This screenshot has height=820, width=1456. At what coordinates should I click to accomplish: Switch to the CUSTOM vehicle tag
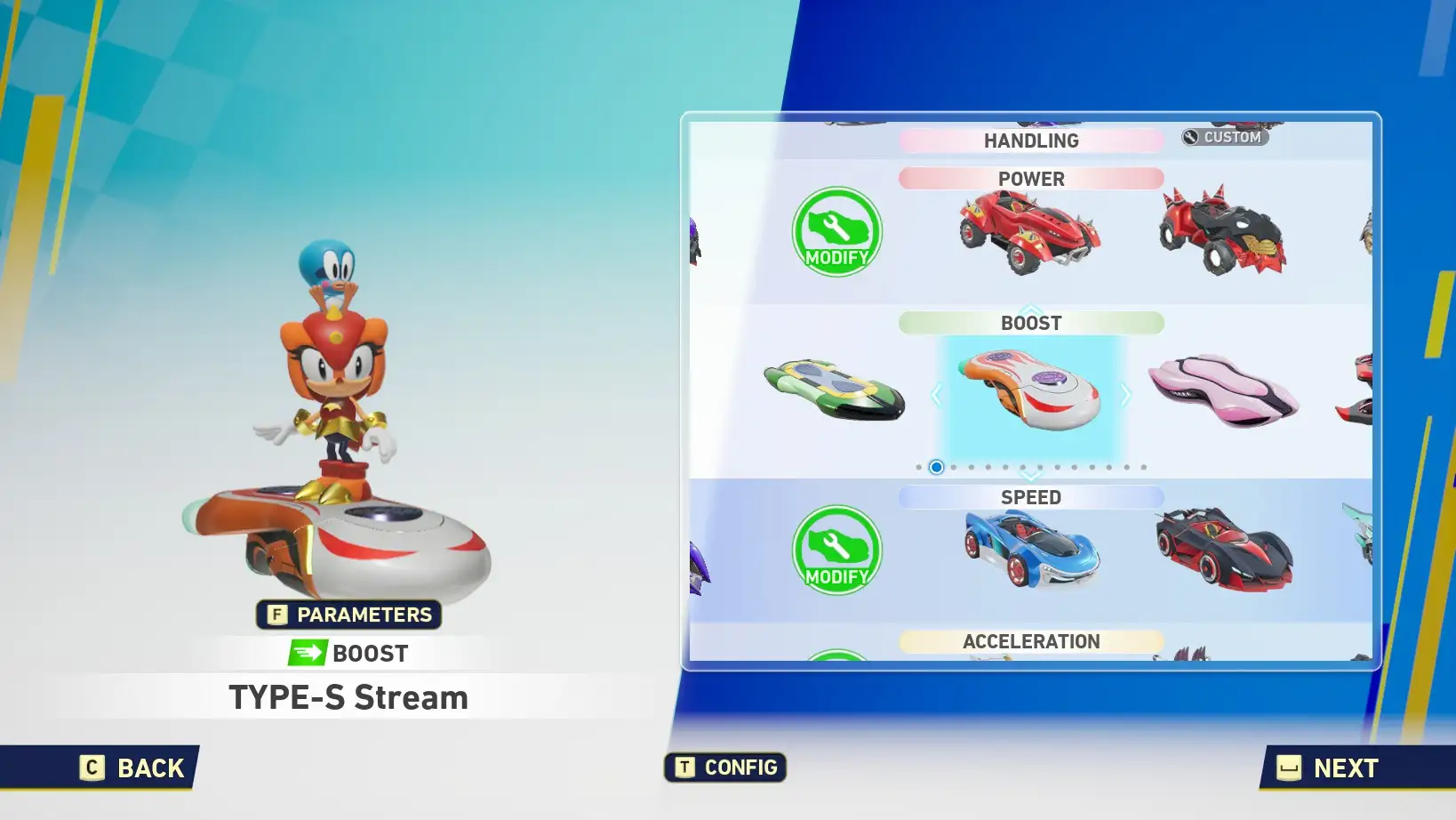coord(1225,137)
